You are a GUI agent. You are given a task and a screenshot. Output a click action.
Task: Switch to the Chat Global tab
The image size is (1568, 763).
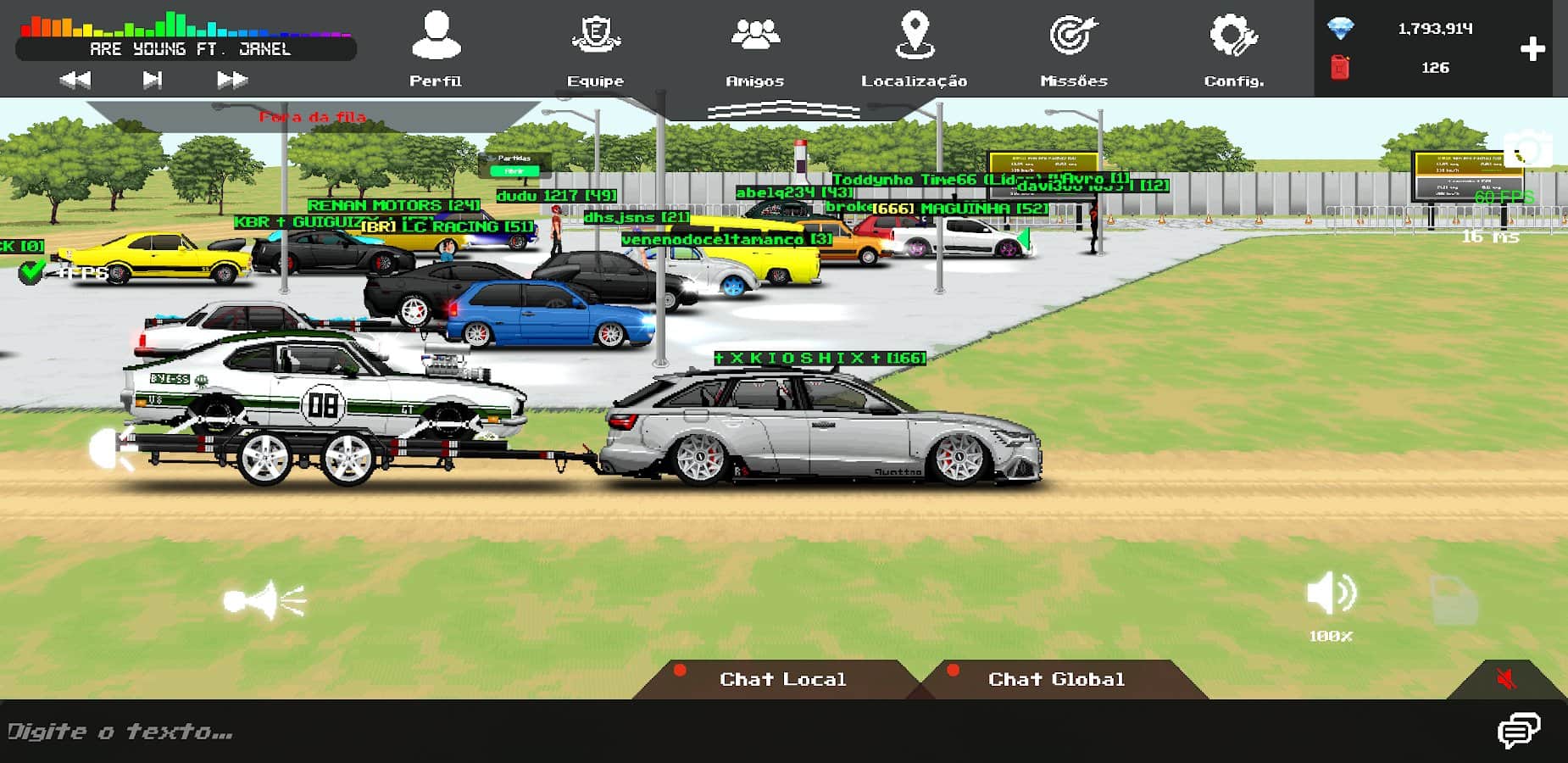point(1056,679)
